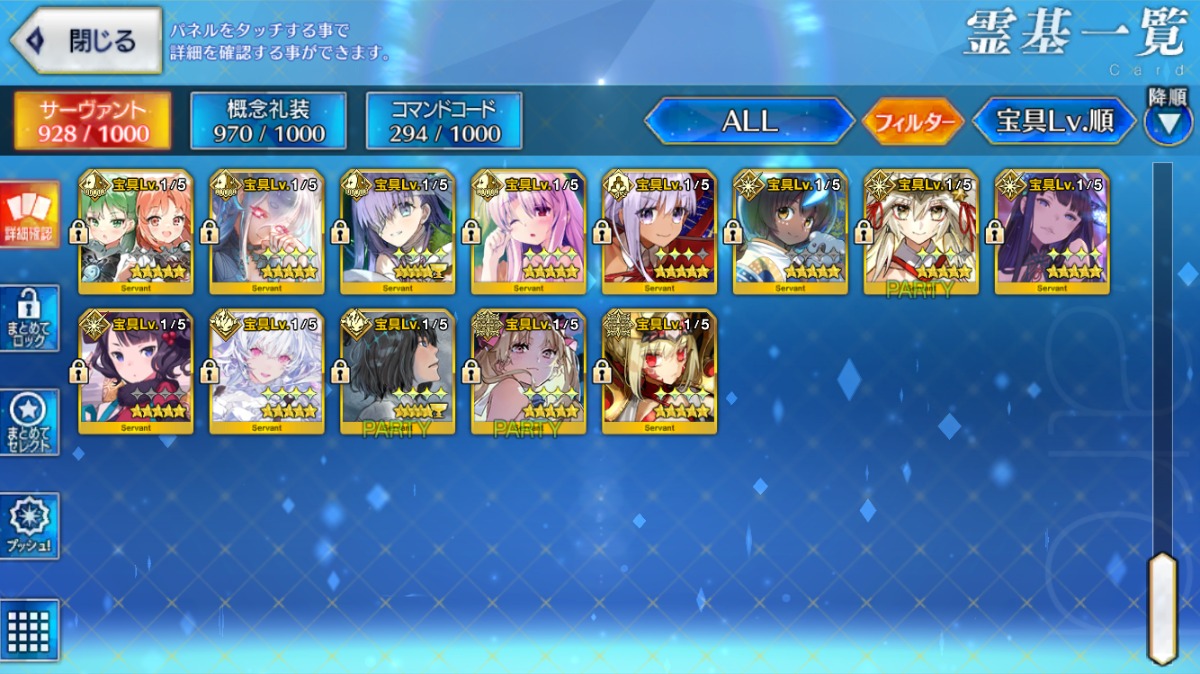Close the spirit origin list with 閉じる
The image size is (1200, 674).
(x=86, y=40)
